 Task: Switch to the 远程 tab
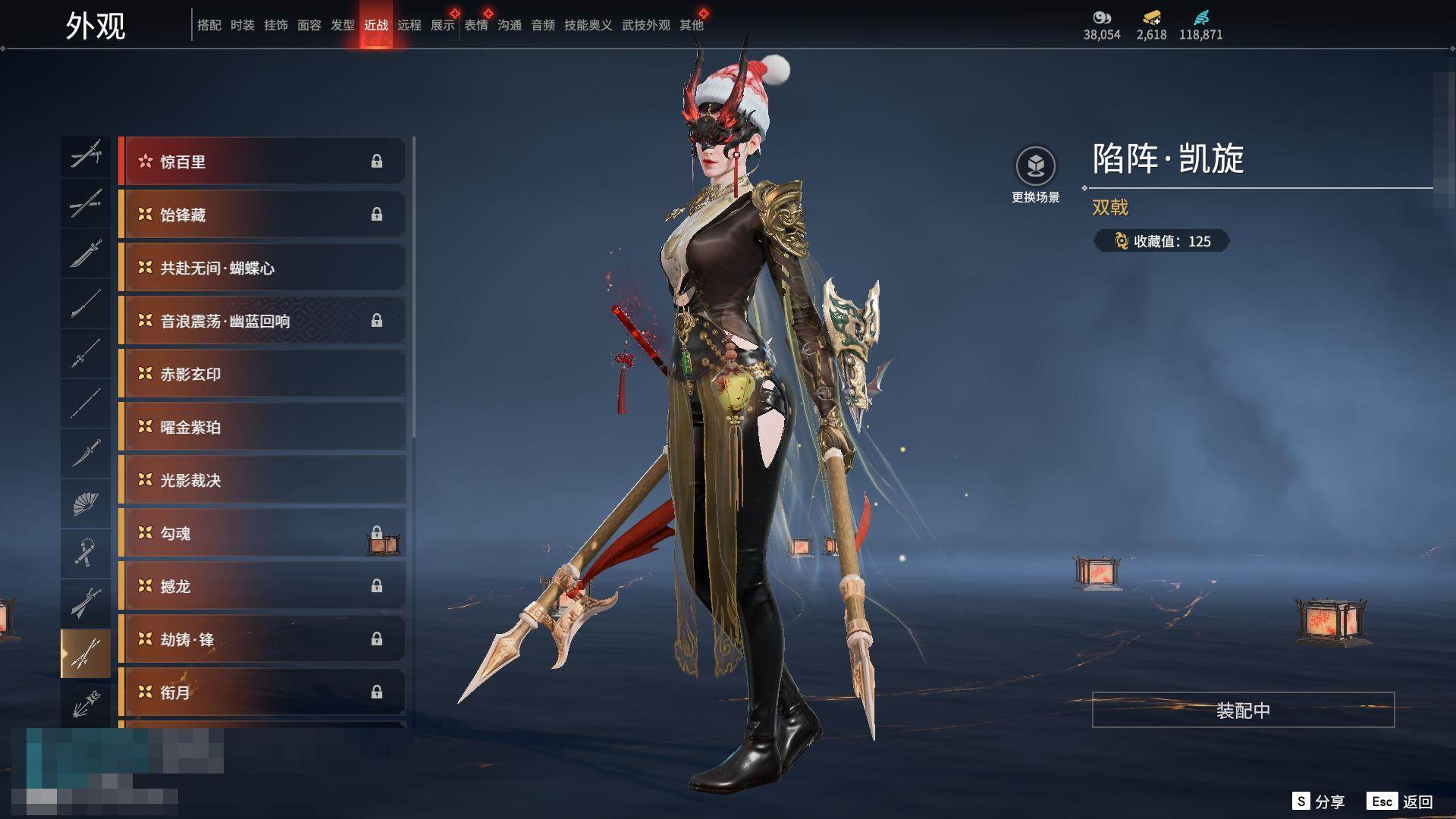click(409, 25)
